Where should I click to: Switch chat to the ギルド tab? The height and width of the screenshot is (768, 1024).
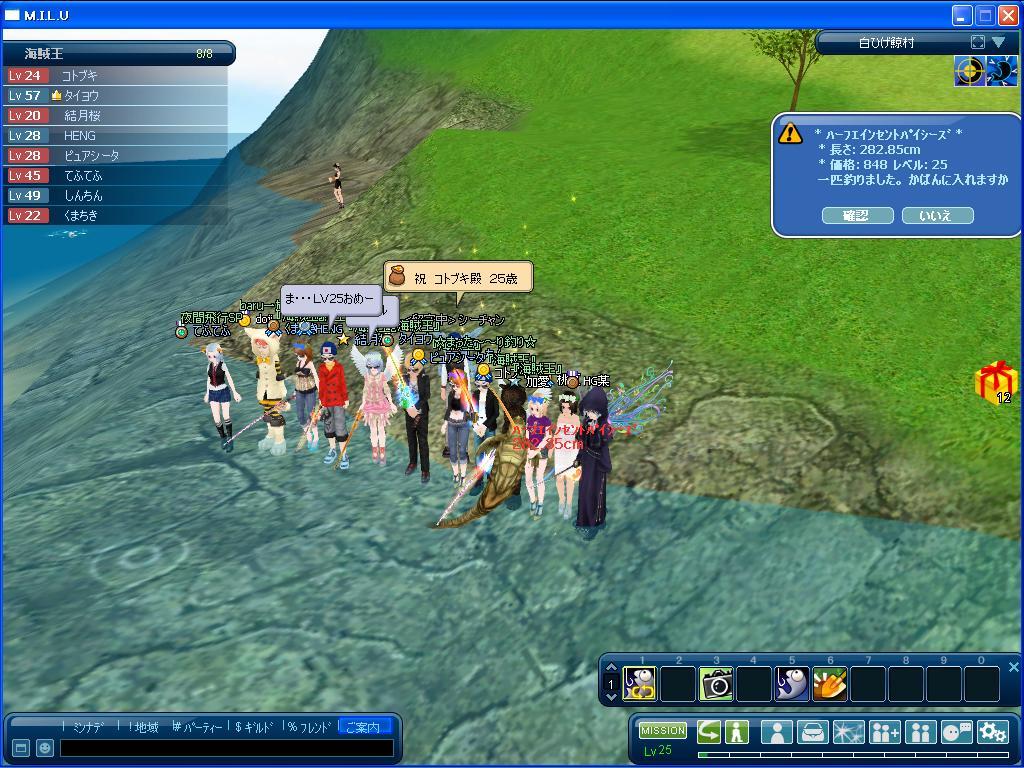[x=254, y=727]
